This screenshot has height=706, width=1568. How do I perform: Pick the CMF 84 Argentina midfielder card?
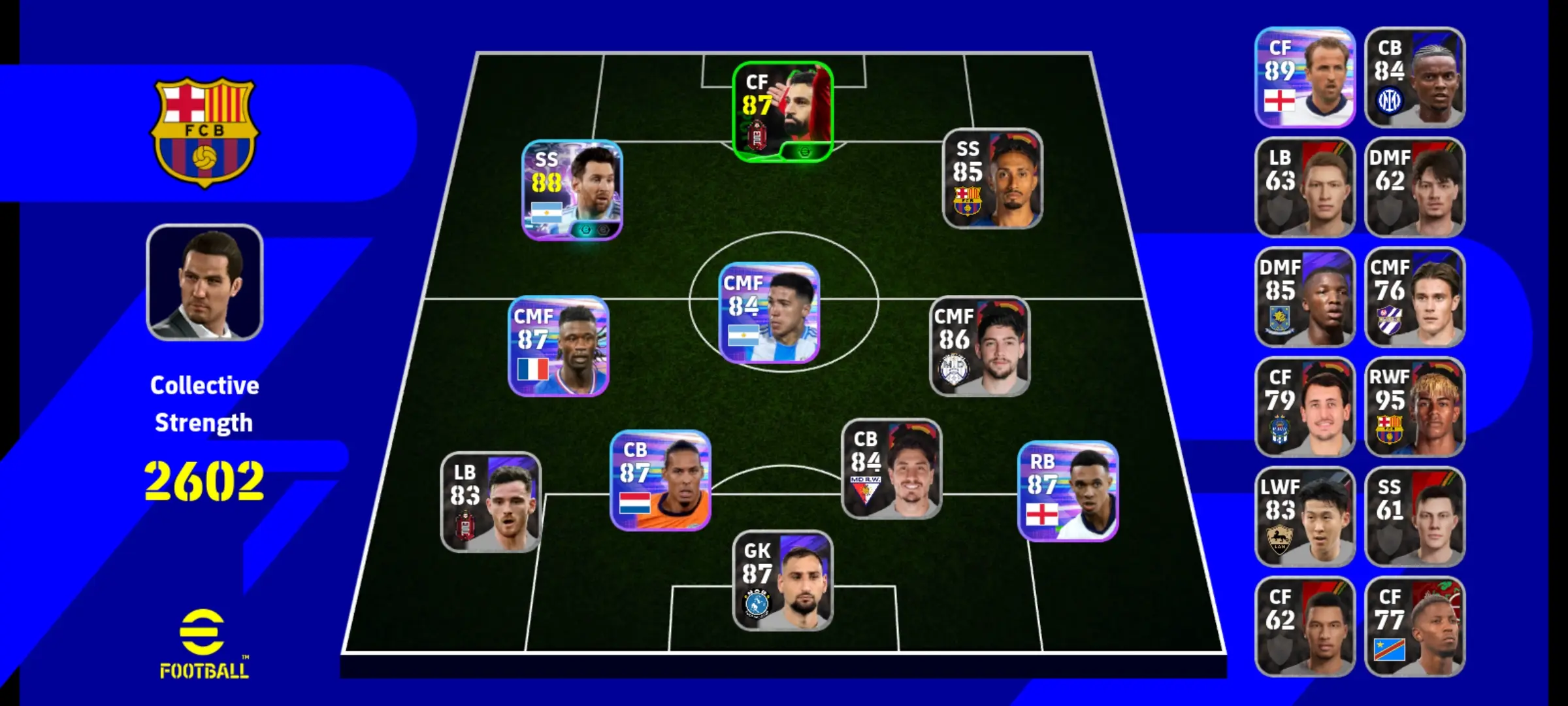click(769, 313)
